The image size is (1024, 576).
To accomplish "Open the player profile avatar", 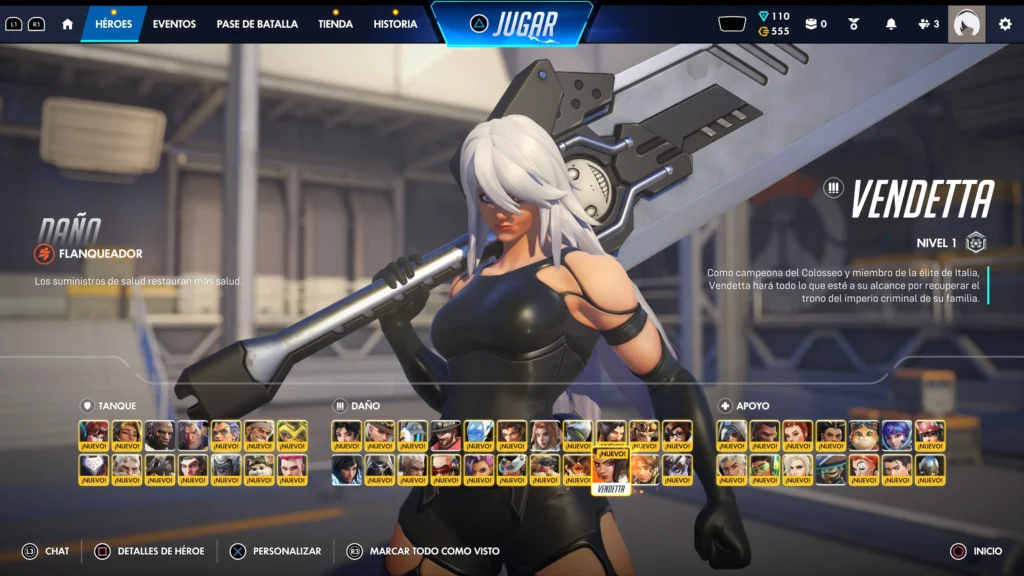I will coord(966,24).
